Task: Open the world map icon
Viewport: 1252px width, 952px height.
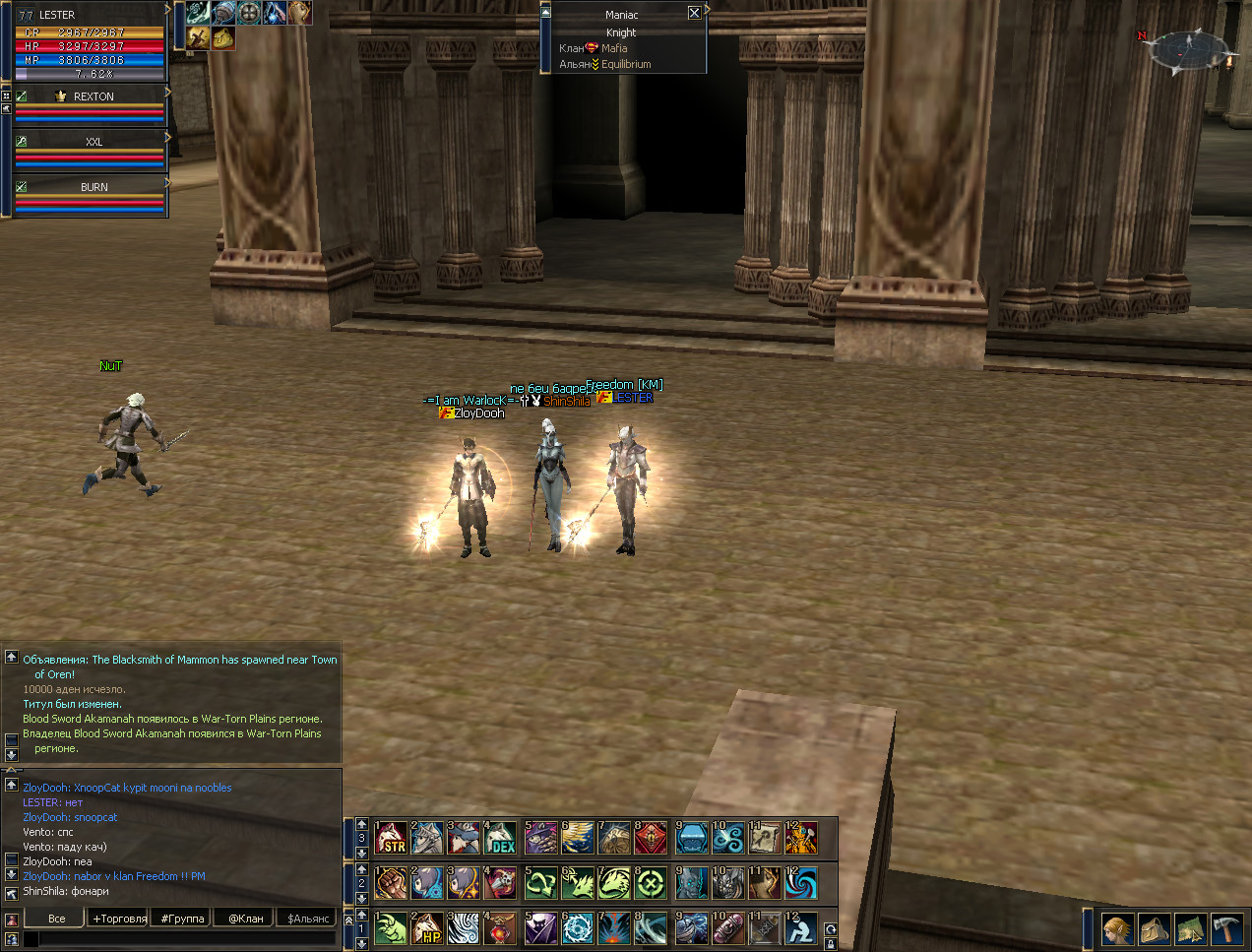Action: [x=1190, y=928]
